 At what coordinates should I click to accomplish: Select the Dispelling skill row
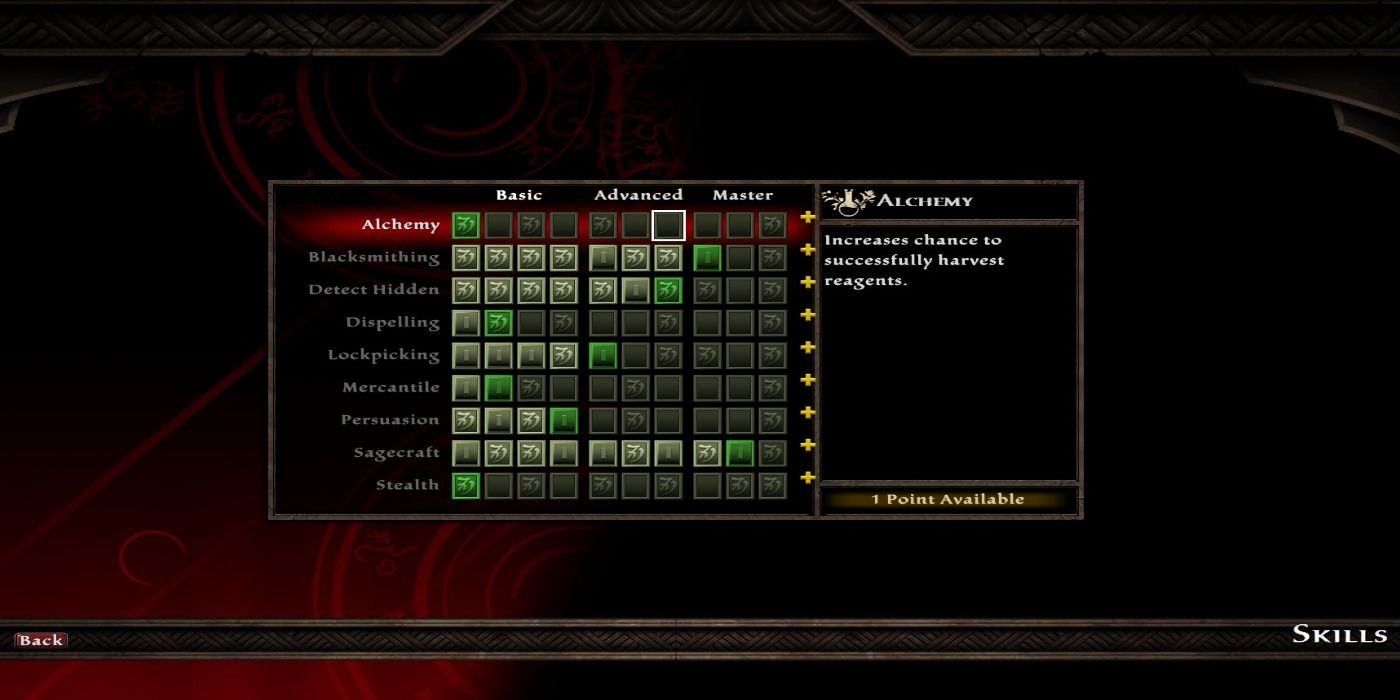[x=392, y=322]
